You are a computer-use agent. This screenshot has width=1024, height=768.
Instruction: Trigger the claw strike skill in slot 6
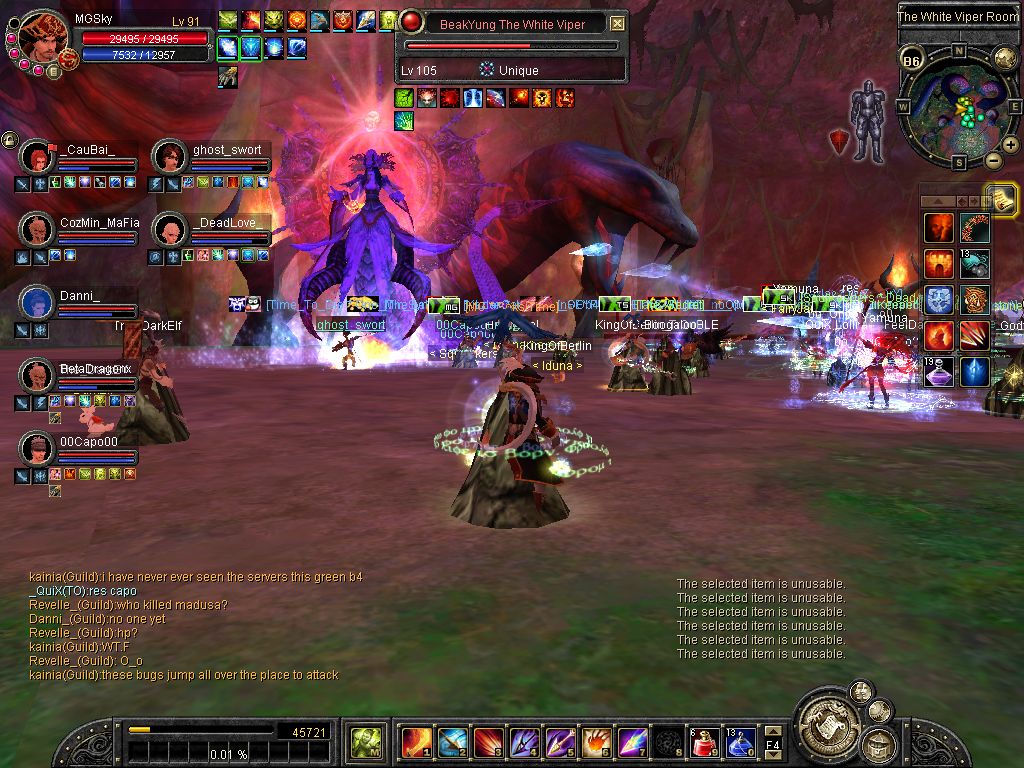(596, 743)
